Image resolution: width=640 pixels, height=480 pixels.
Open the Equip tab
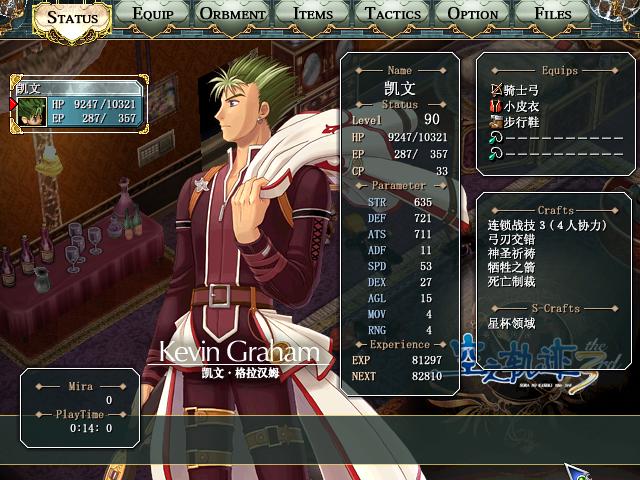click(151, 14)
